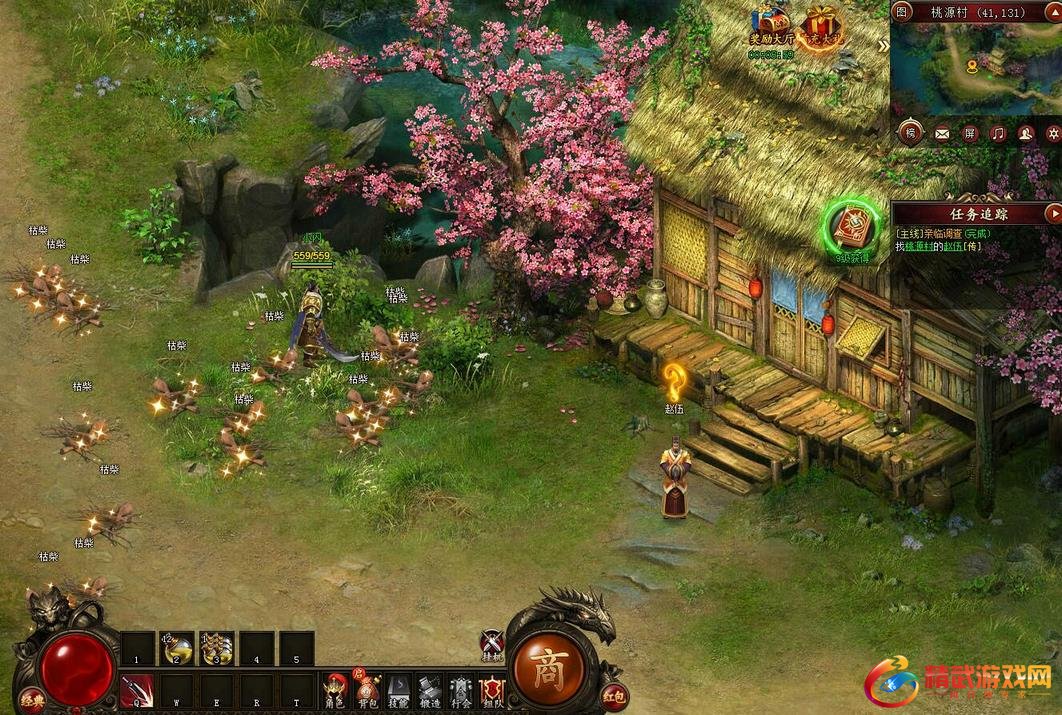Open the 锻造 forging menu
1062x715 pixels.
tap(429, 691)
